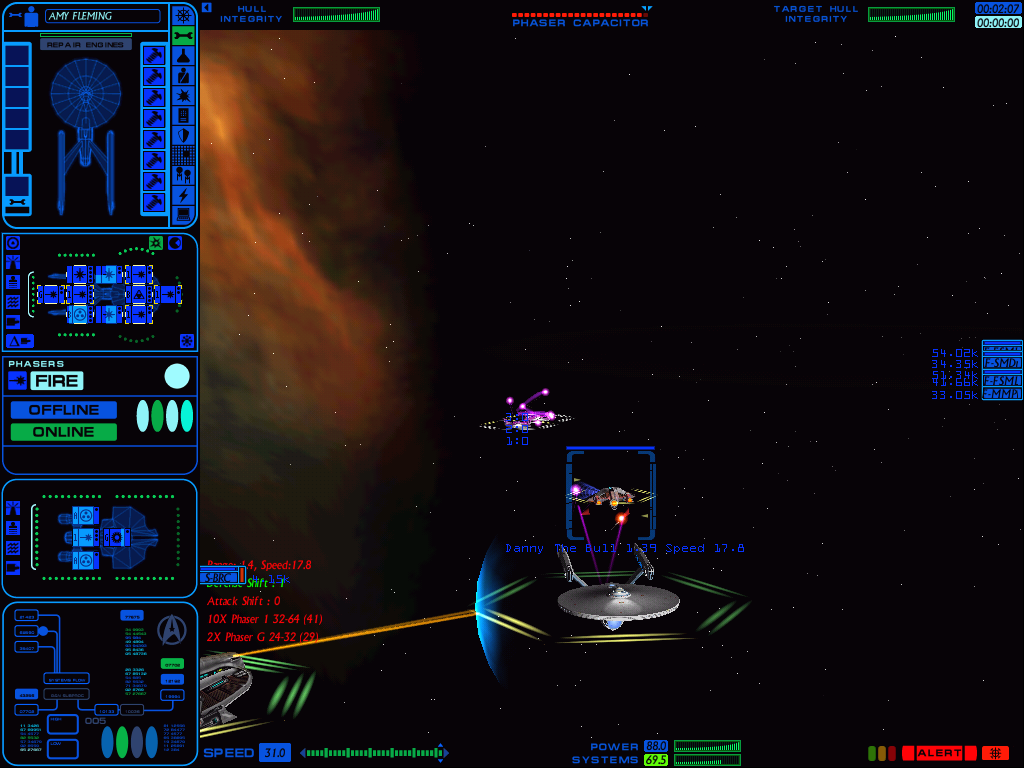Click the wave pattern icon on weapons panel
Screen dimensions: 1024x768
13,301
